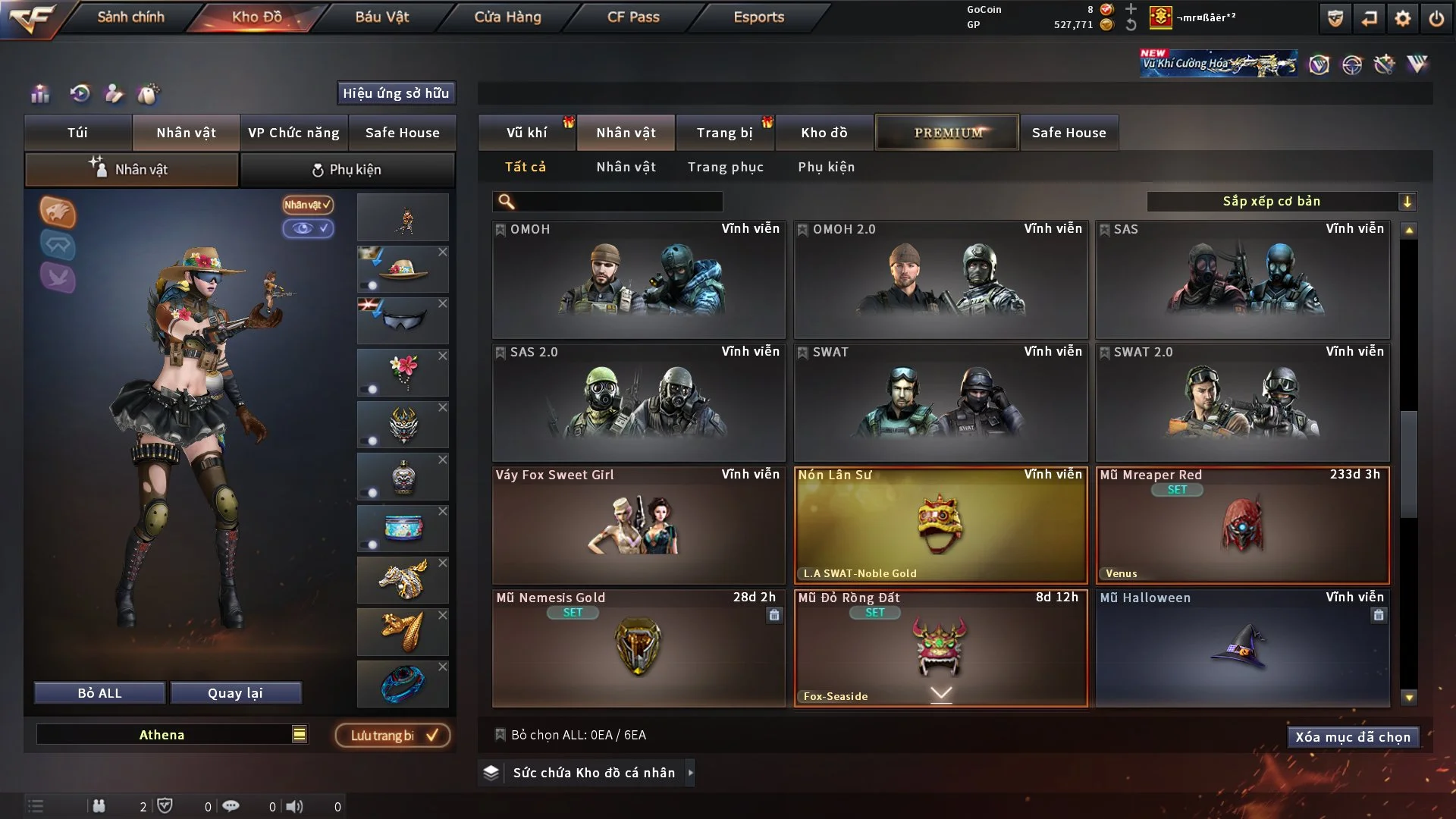This screenshot has height=819, width=1456.
Task: Open the gear settings icon
Action: coord(1402,18)
